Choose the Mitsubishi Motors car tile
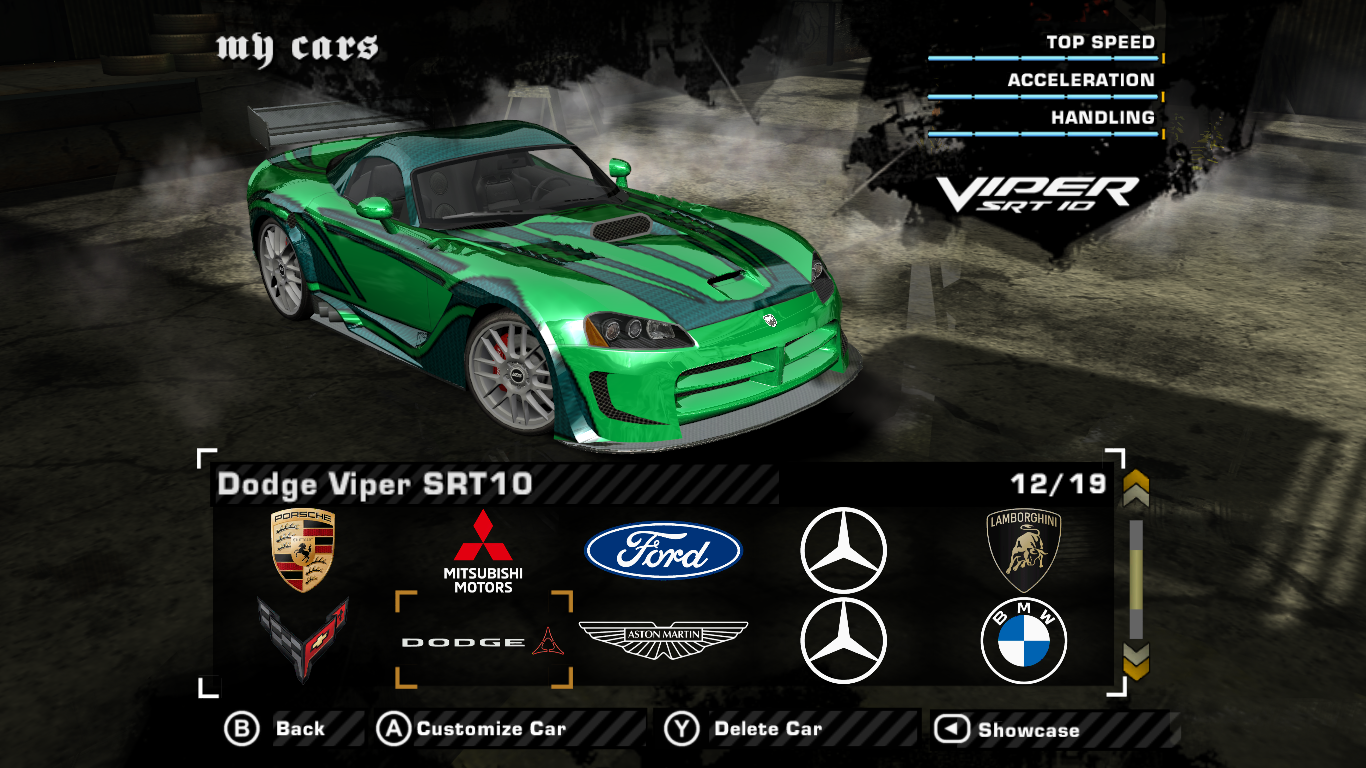1366x768 pixels. pyautogui.click(x=483, y=551)
